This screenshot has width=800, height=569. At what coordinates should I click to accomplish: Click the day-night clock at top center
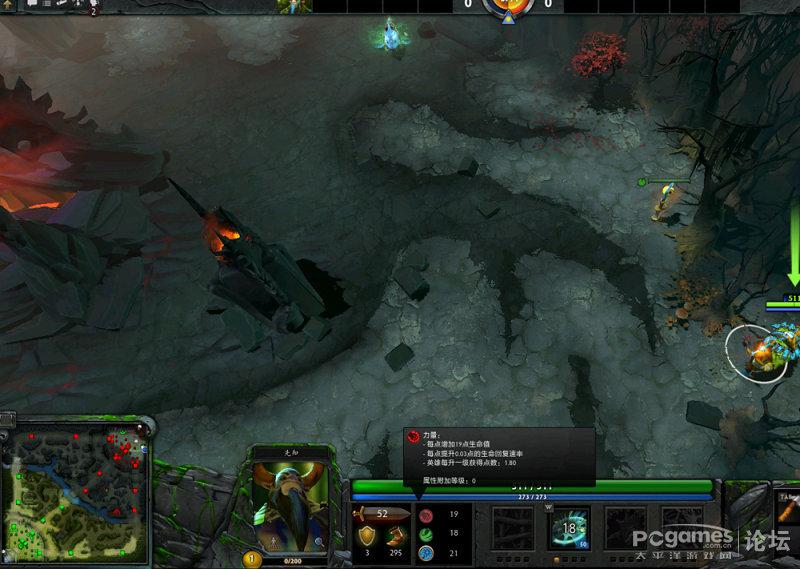click(508, 7)
